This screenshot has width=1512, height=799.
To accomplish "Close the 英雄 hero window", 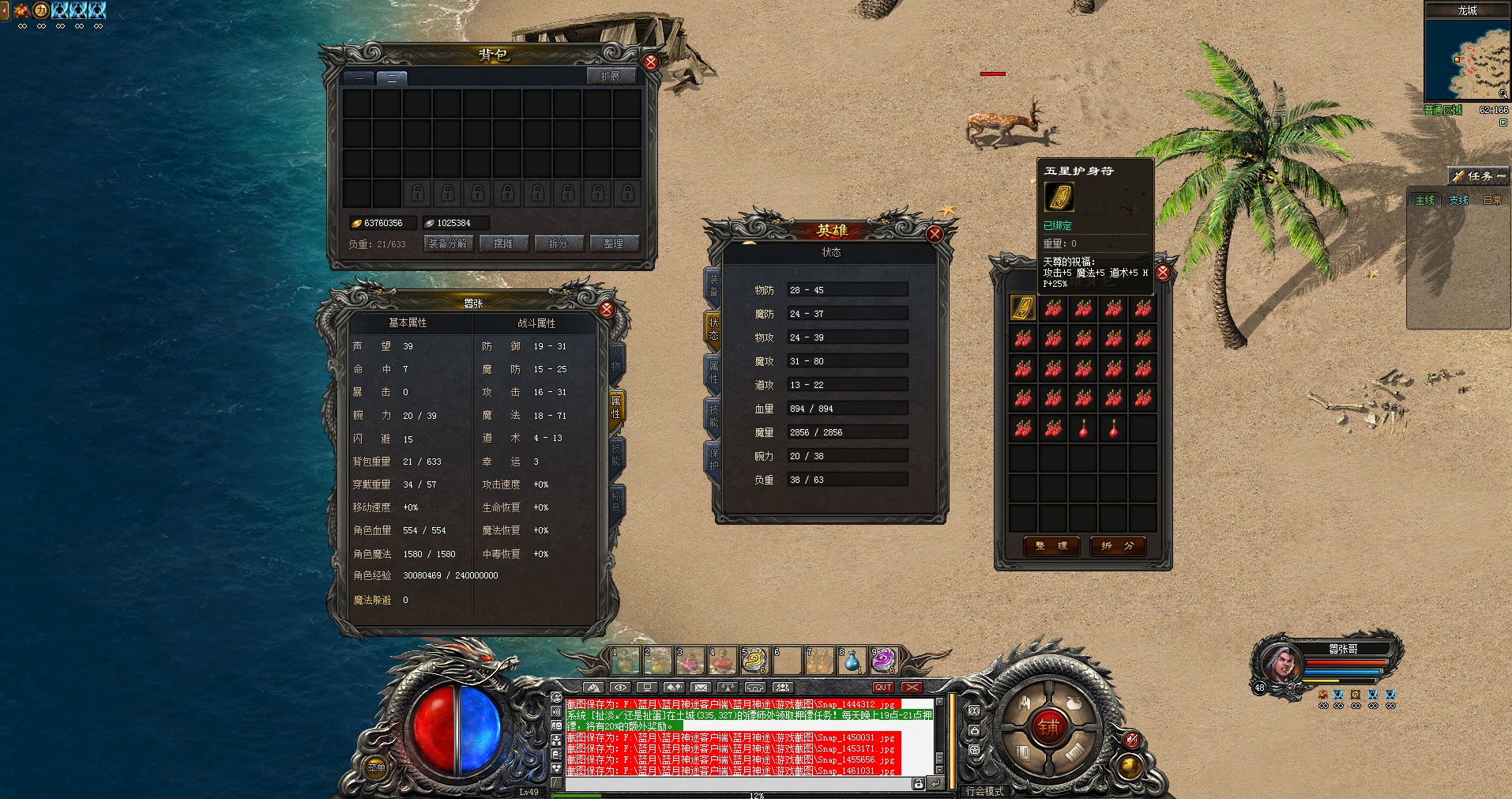I will [x=935, y=234].
